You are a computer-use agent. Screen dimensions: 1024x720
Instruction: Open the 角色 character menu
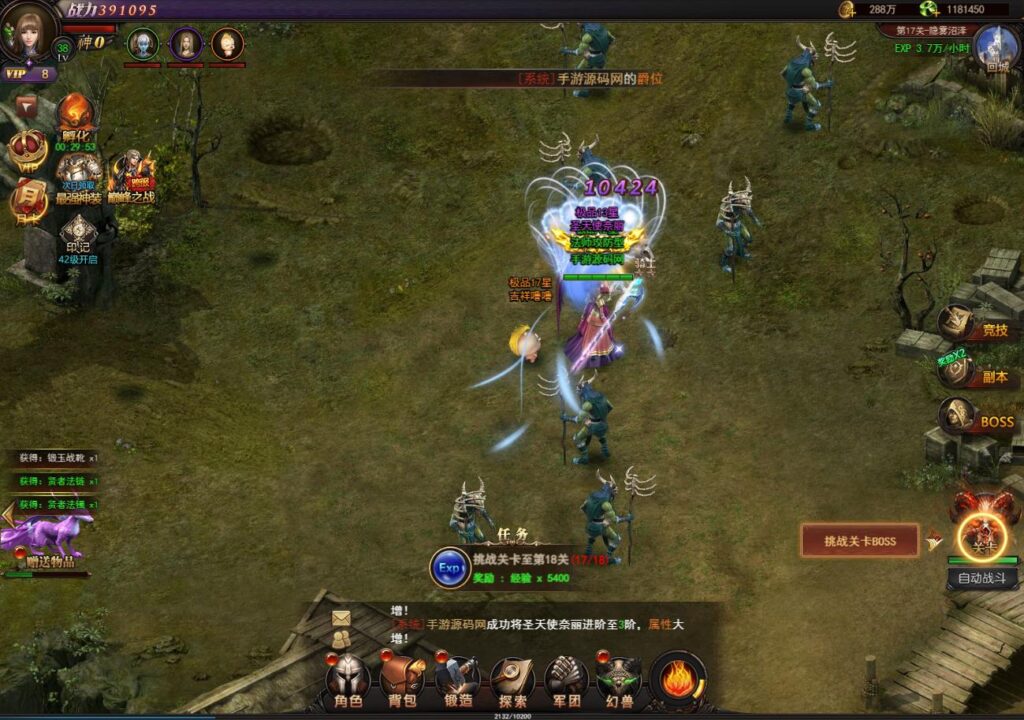348,680
